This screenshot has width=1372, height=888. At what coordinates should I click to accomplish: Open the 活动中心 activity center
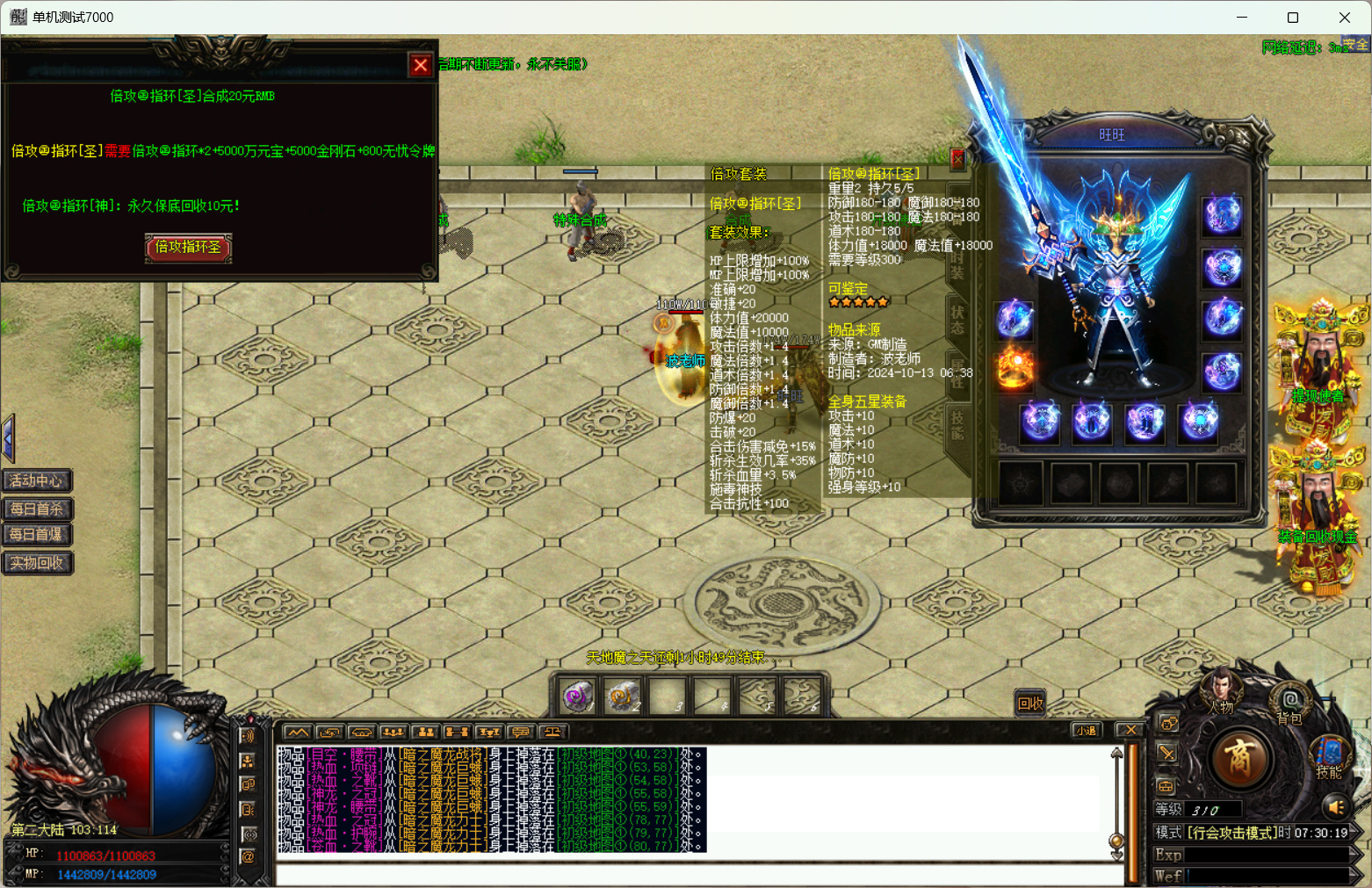[x=37, y=480]
